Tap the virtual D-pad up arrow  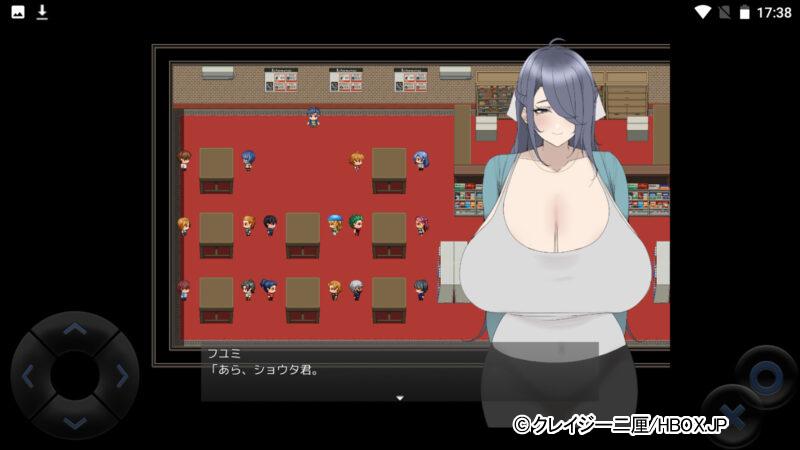tap(74, 330)
